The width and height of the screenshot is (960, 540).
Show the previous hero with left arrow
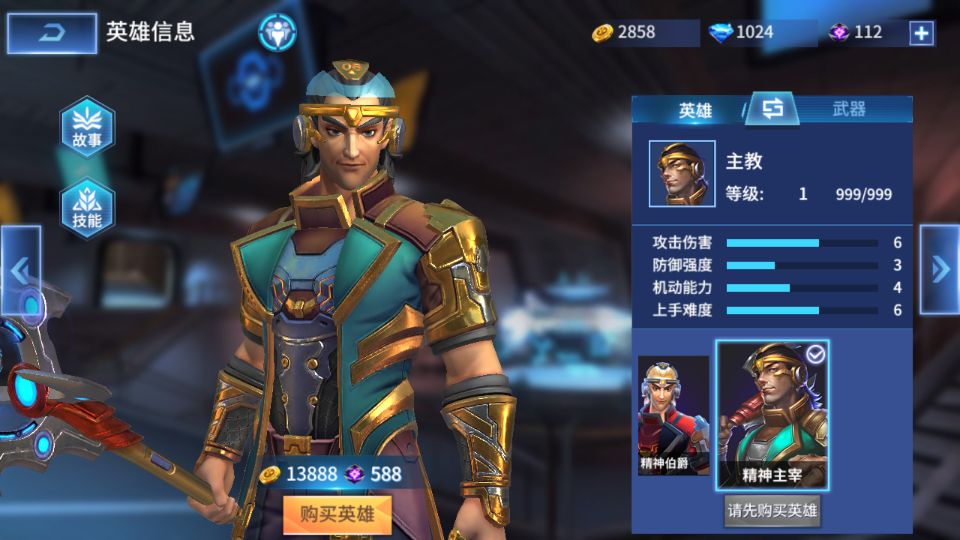click(x=20, y=270)
